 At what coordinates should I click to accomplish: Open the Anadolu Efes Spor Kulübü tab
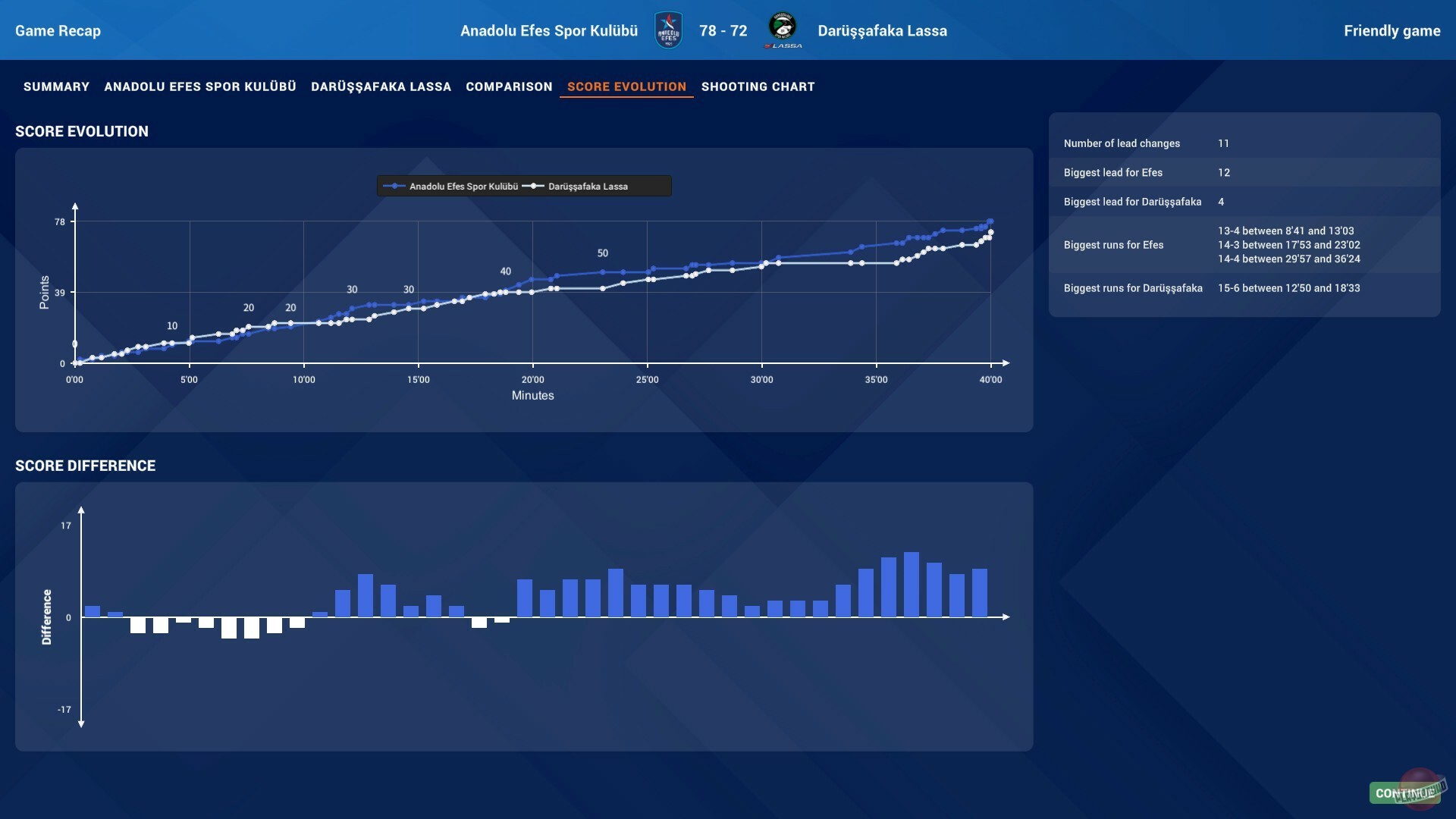tap(200, 86)
